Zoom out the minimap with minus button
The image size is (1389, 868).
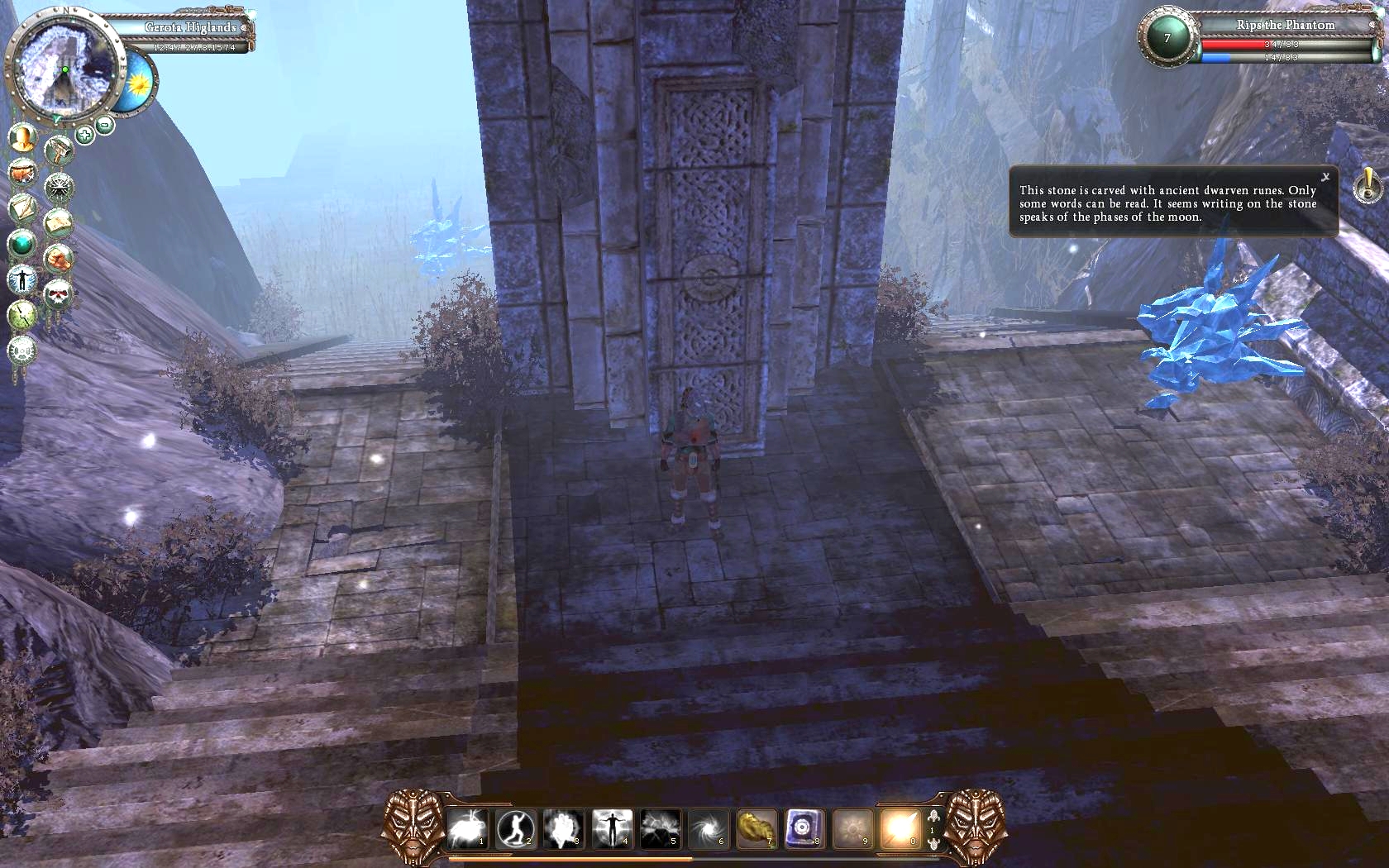click(105, 126)
